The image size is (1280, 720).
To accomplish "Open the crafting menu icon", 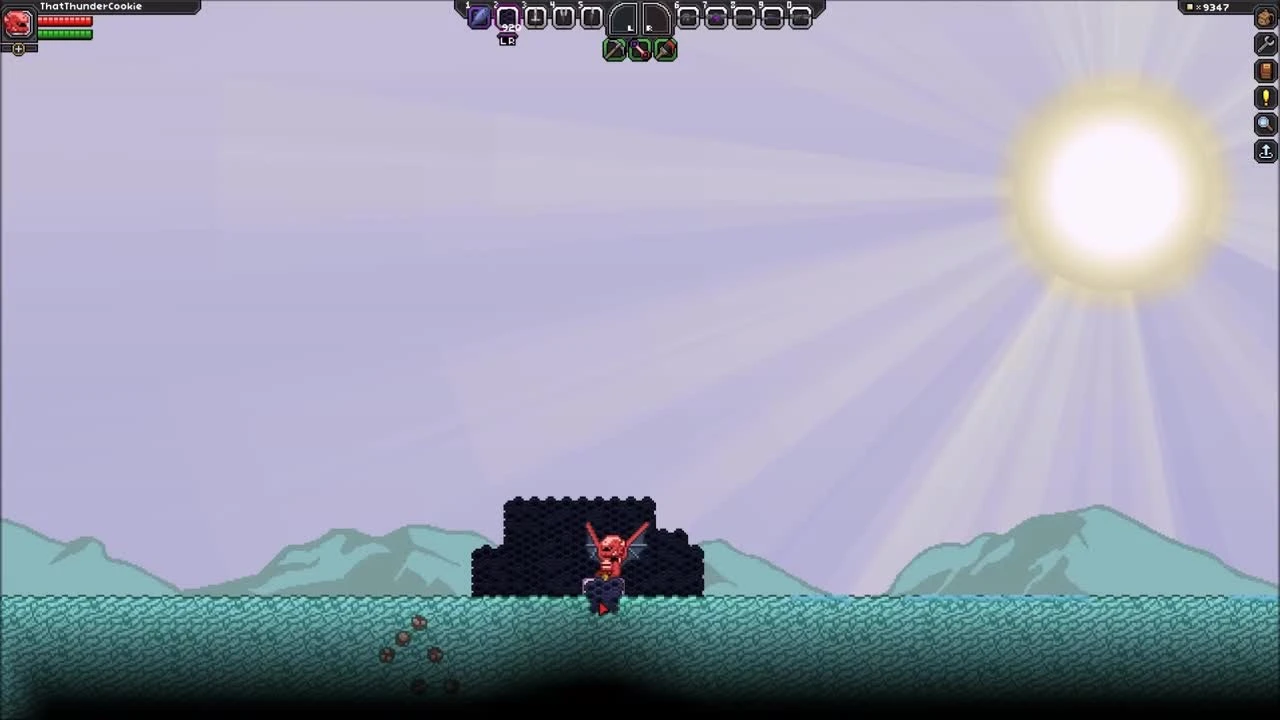I will pos(1264,18).
